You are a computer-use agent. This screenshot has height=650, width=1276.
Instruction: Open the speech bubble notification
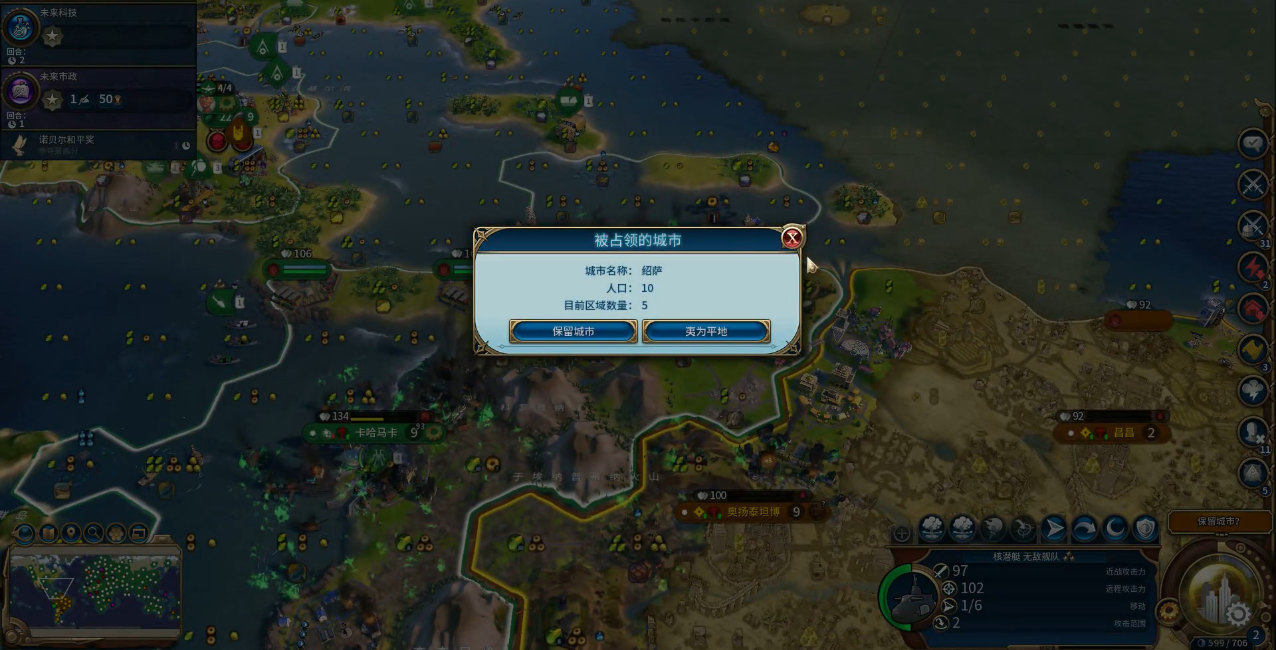coord(1253,143)
